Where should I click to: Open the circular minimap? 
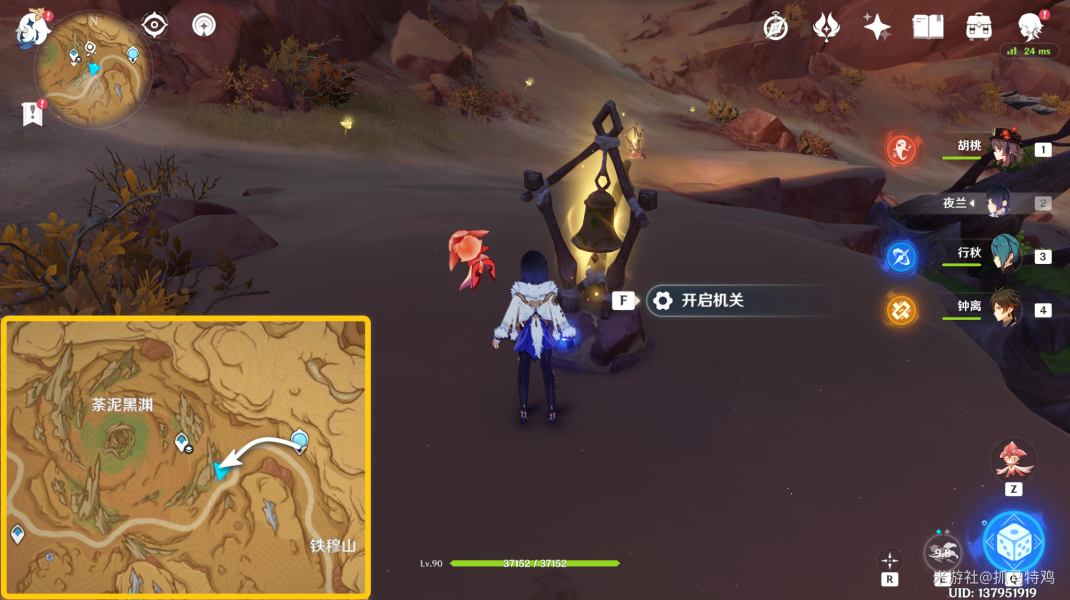92,68
